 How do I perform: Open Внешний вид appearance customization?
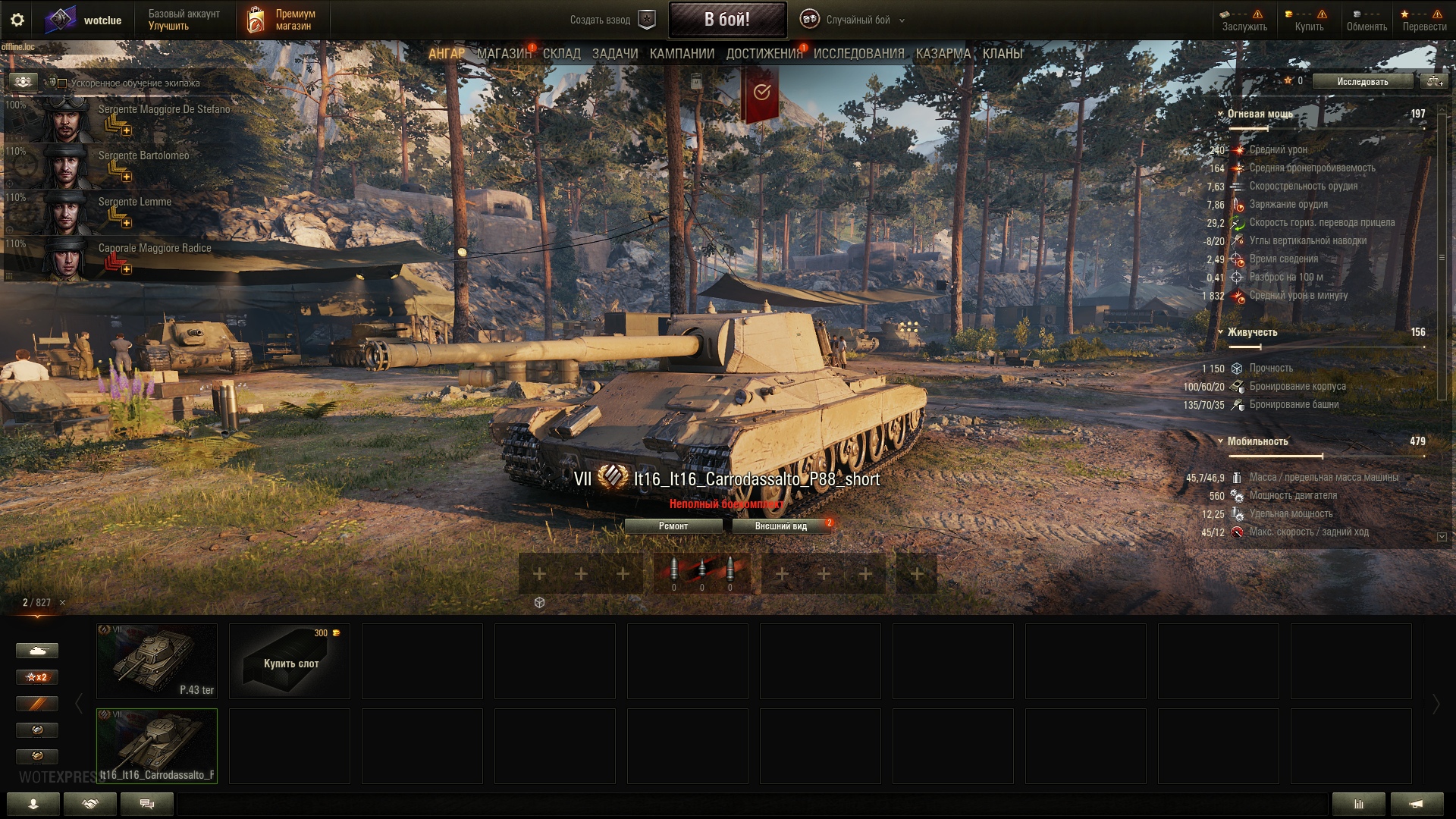coord(780,526)
